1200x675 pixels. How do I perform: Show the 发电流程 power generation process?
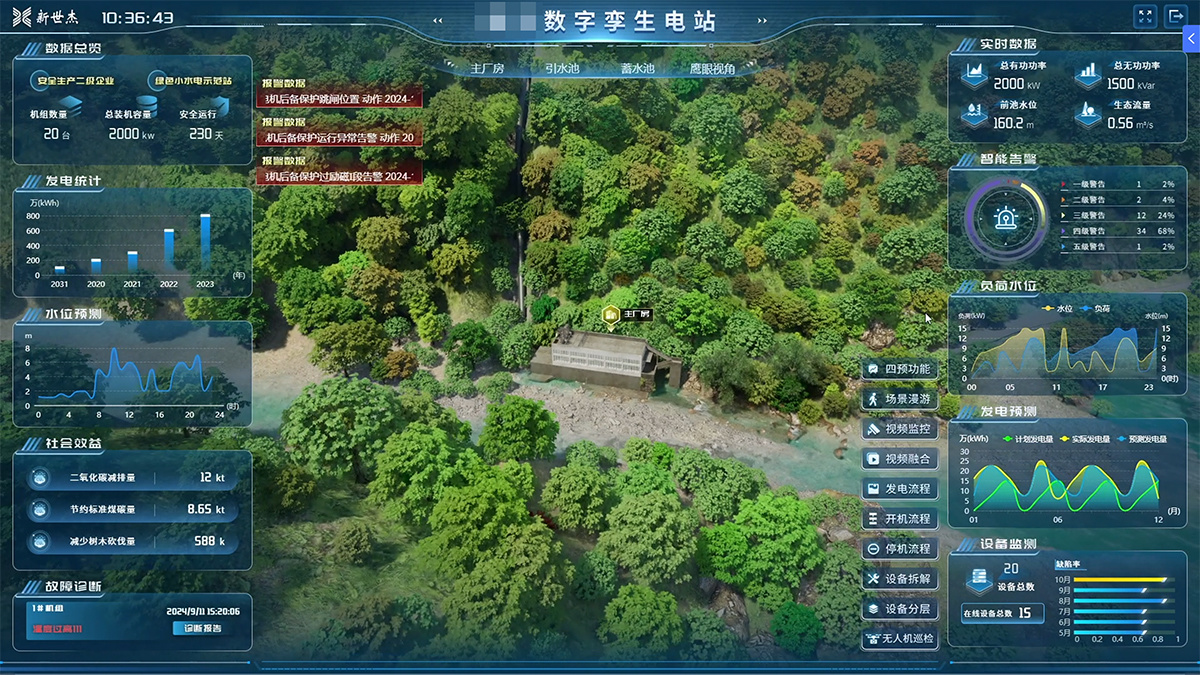click(x=899, y=490)
